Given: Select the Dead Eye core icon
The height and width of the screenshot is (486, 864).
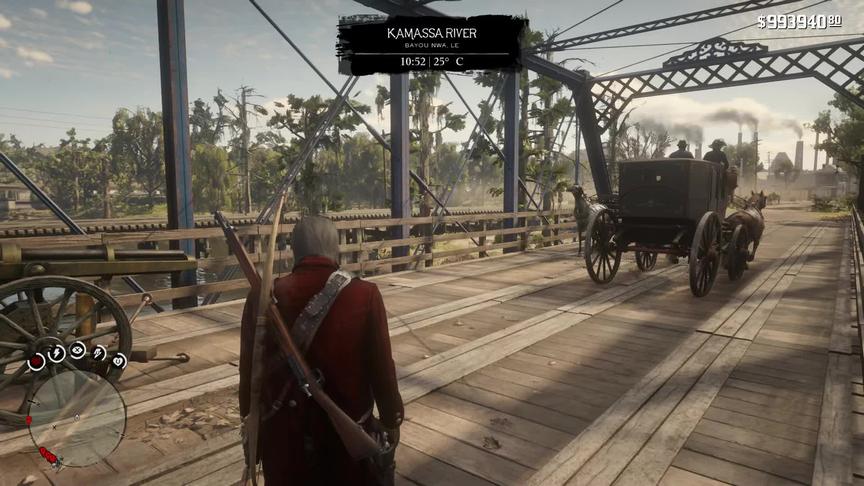Looking at the screenshot, I should pyautogui.click(x=77, y=349).
